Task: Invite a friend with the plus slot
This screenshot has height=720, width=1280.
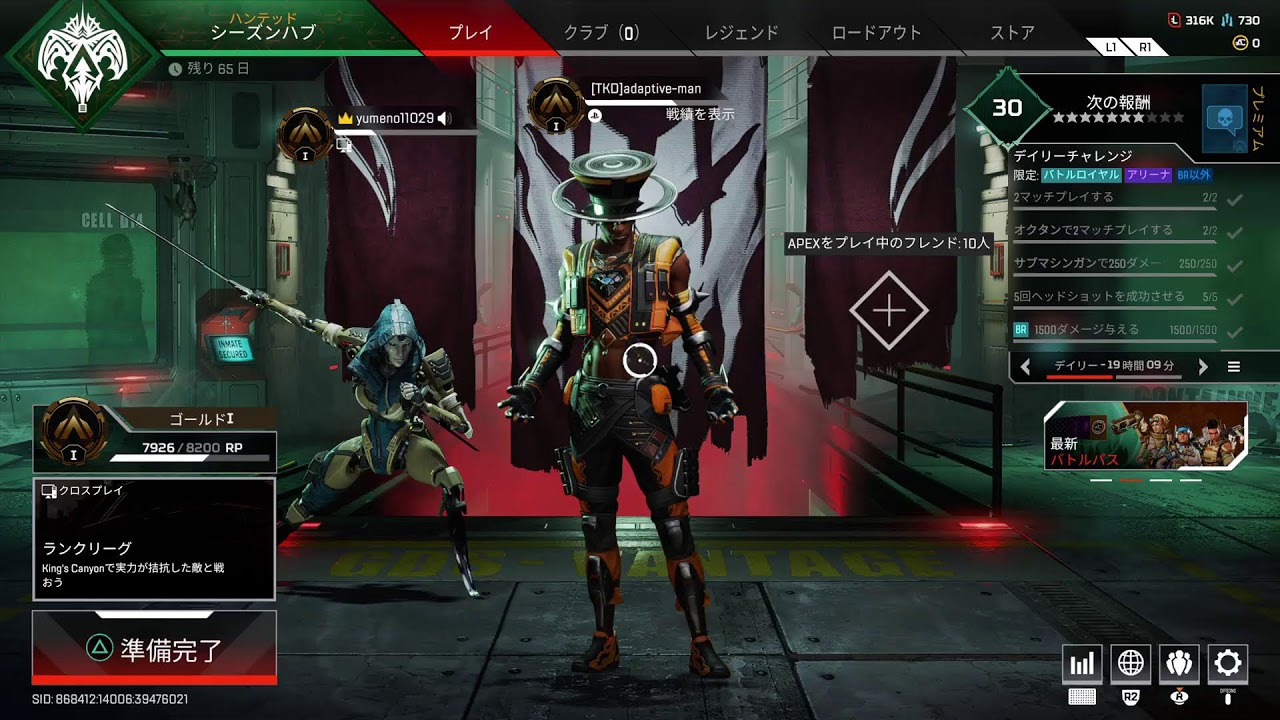Action: click(x=889, y=311)
